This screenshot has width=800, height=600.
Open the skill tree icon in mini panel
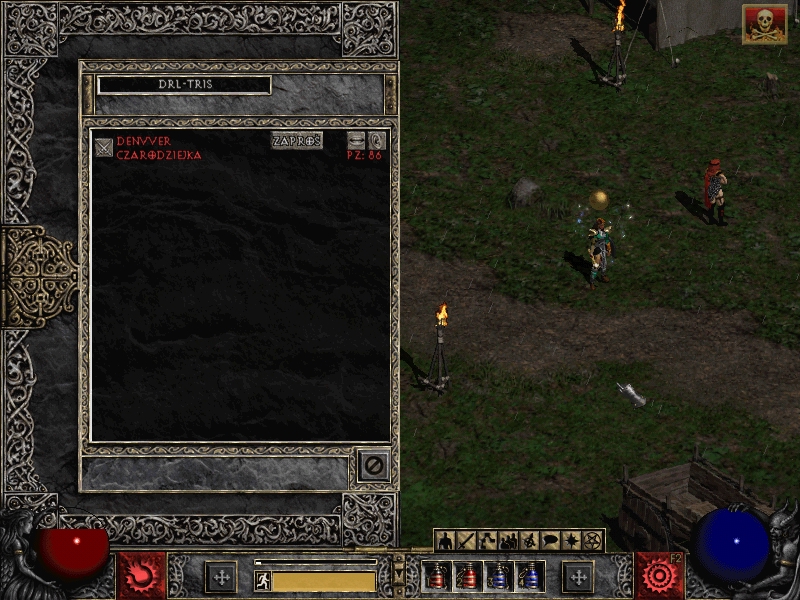pyautogui.click(x=487, y=541)
